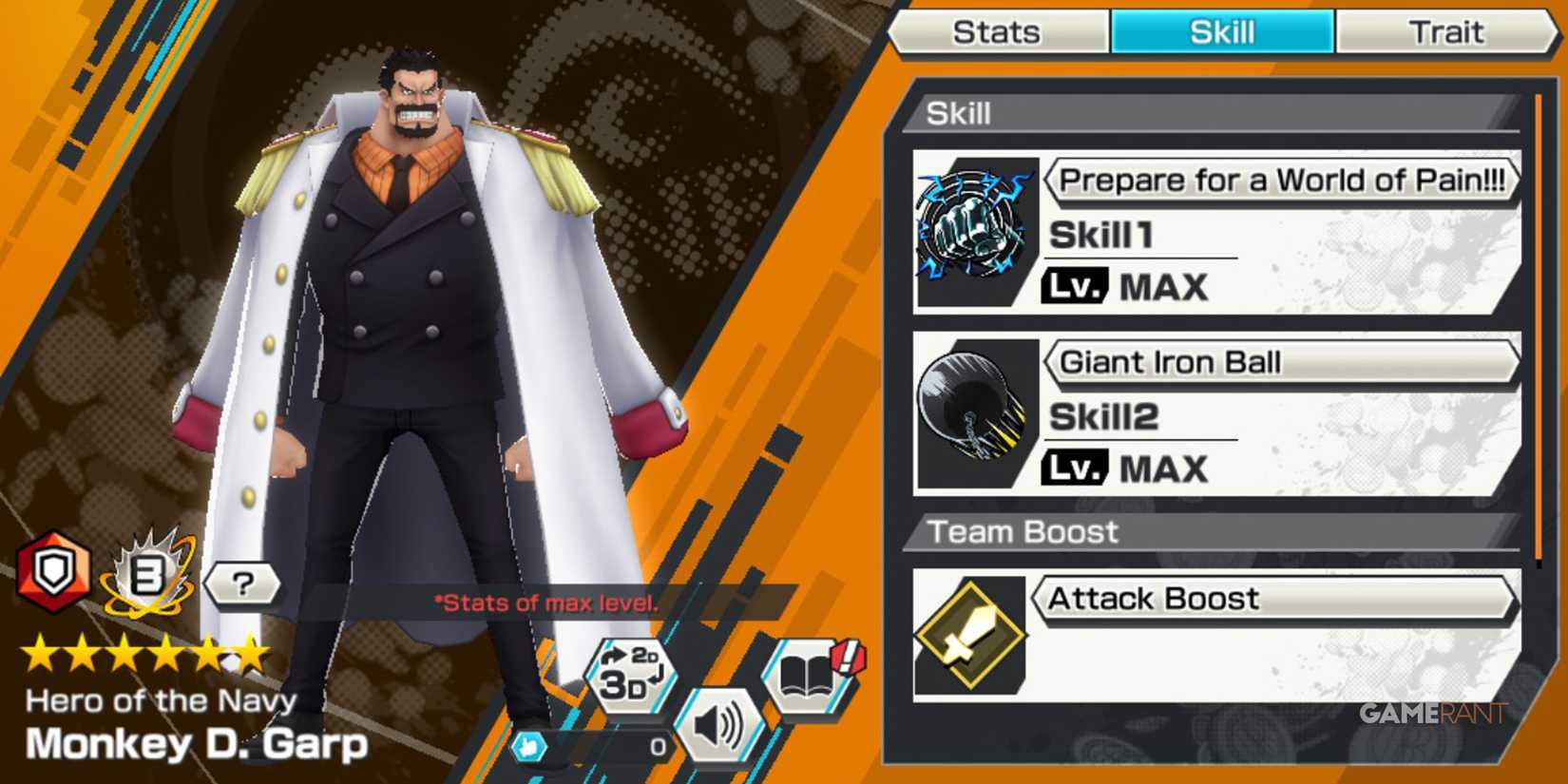Switch to the Stats tab

click(996, 31)
